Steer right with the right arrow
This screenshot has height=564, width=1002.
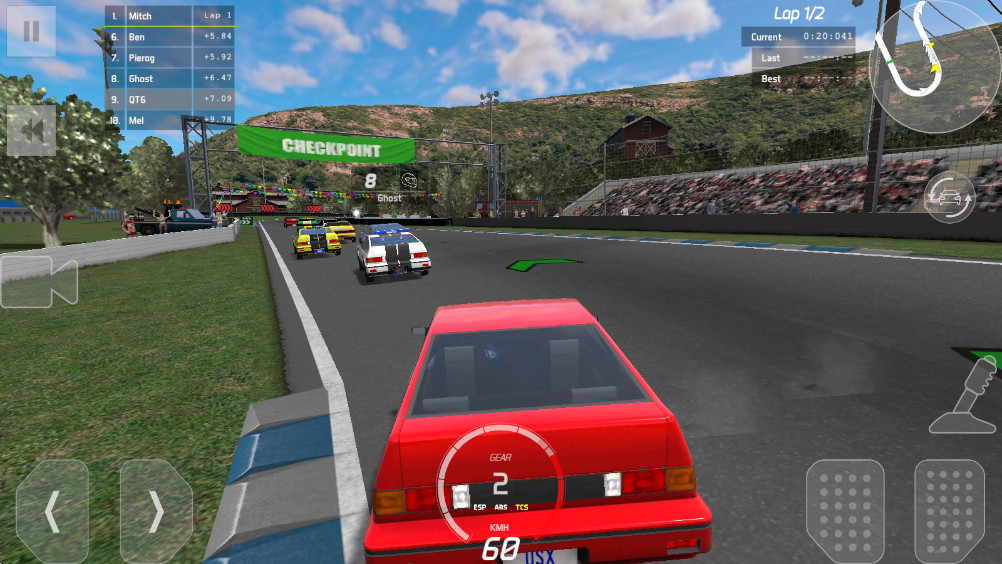(156, 512)
